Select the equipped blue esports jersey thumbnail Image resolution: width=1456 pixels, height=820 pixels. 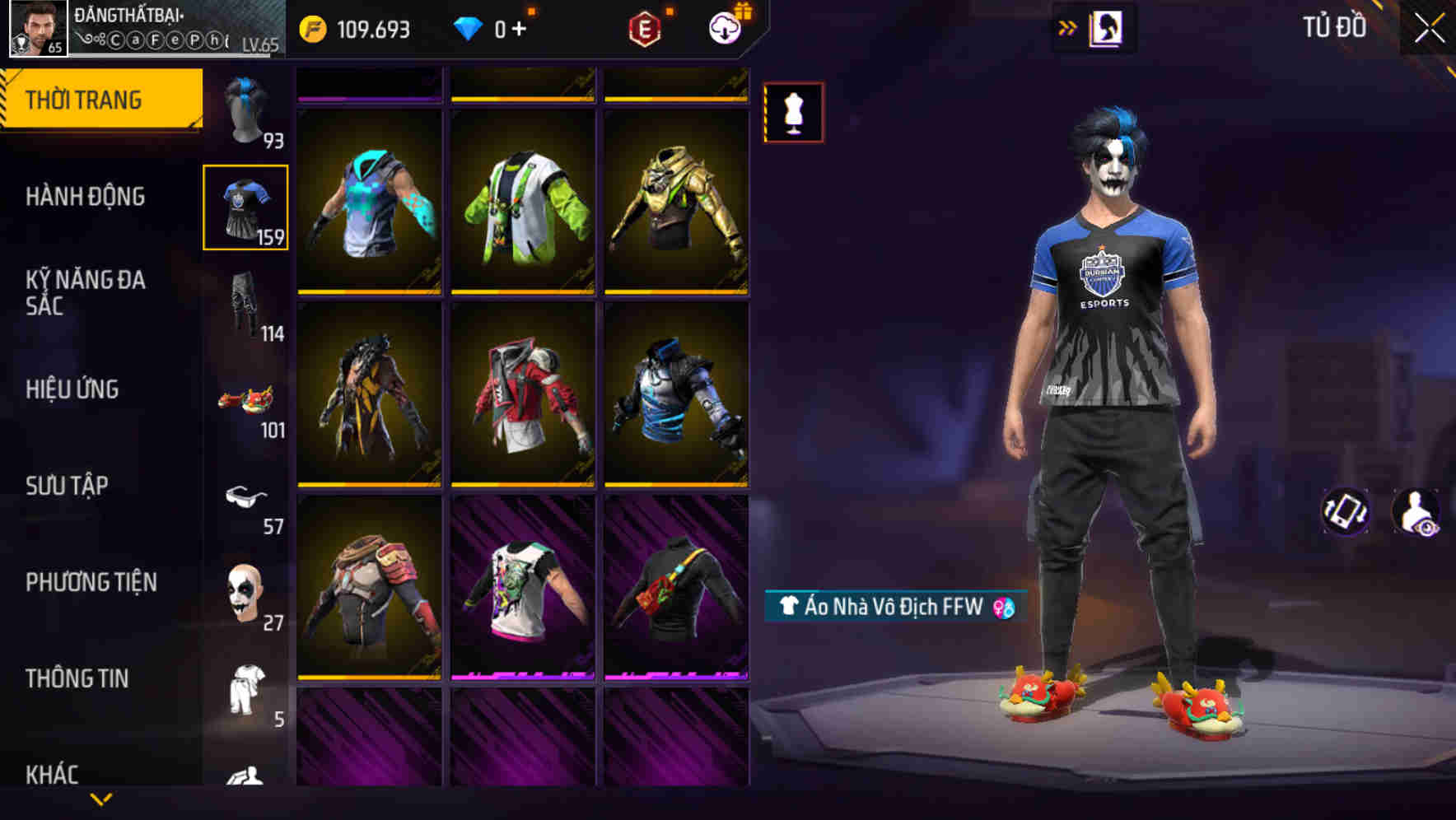point(245,207)
